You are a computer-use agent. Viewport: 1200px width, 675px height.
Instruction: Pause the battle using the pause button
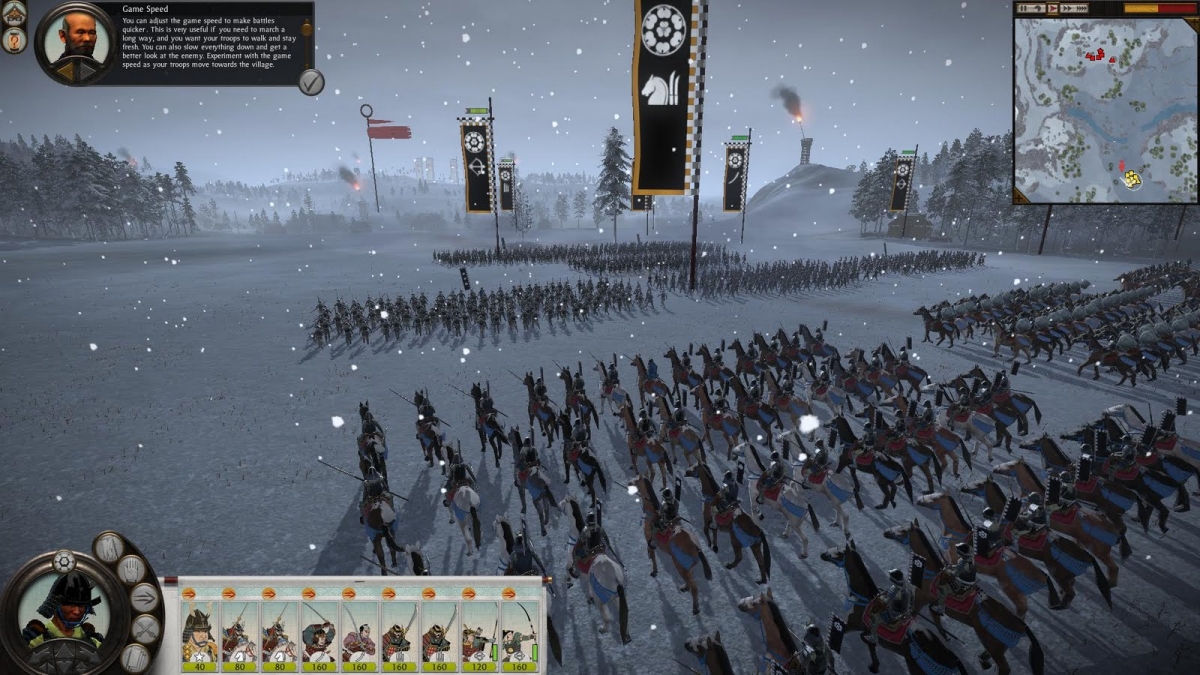pyautogui.click(x=1025, y=8)
